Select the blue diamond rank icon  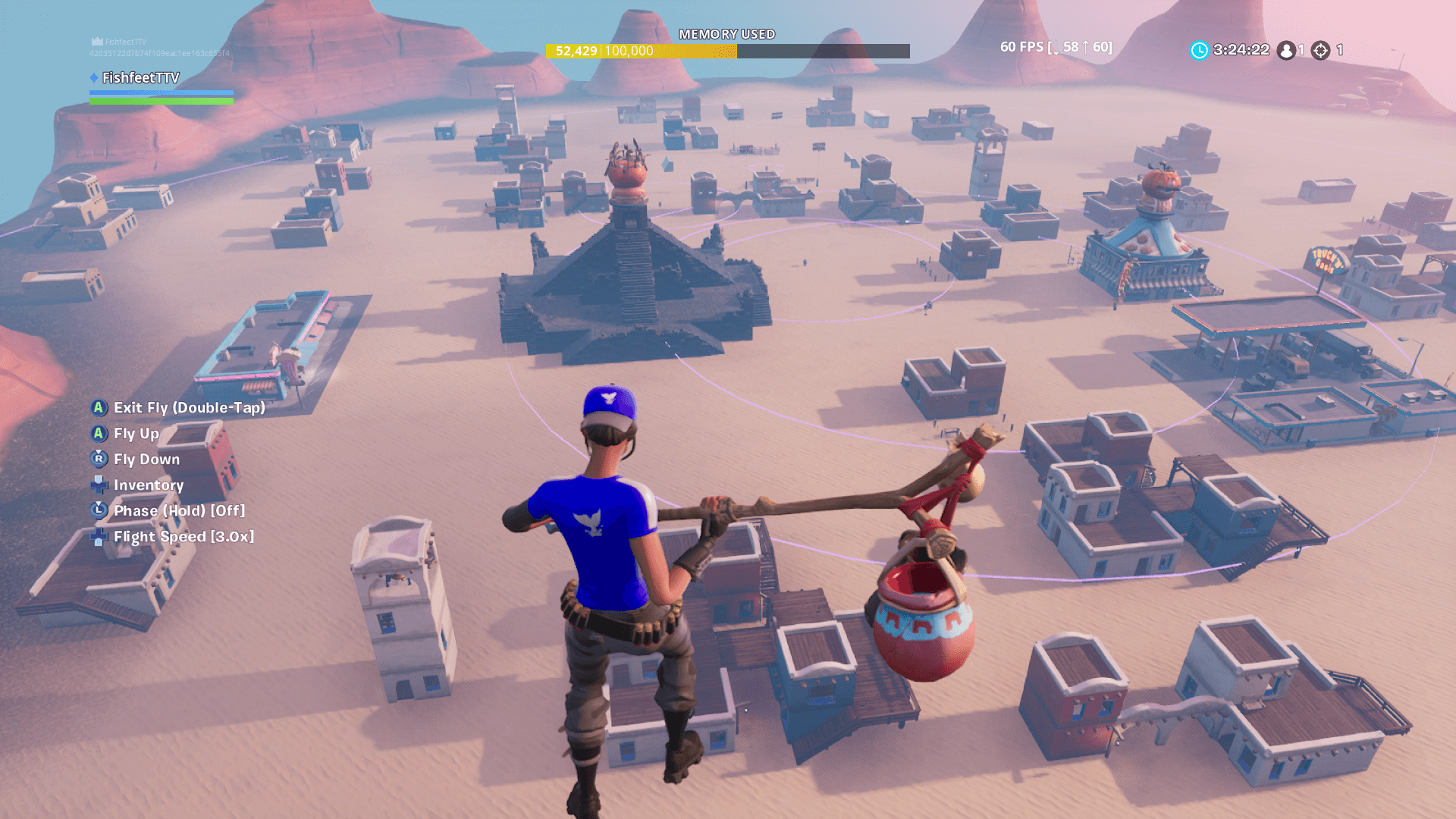94,77
